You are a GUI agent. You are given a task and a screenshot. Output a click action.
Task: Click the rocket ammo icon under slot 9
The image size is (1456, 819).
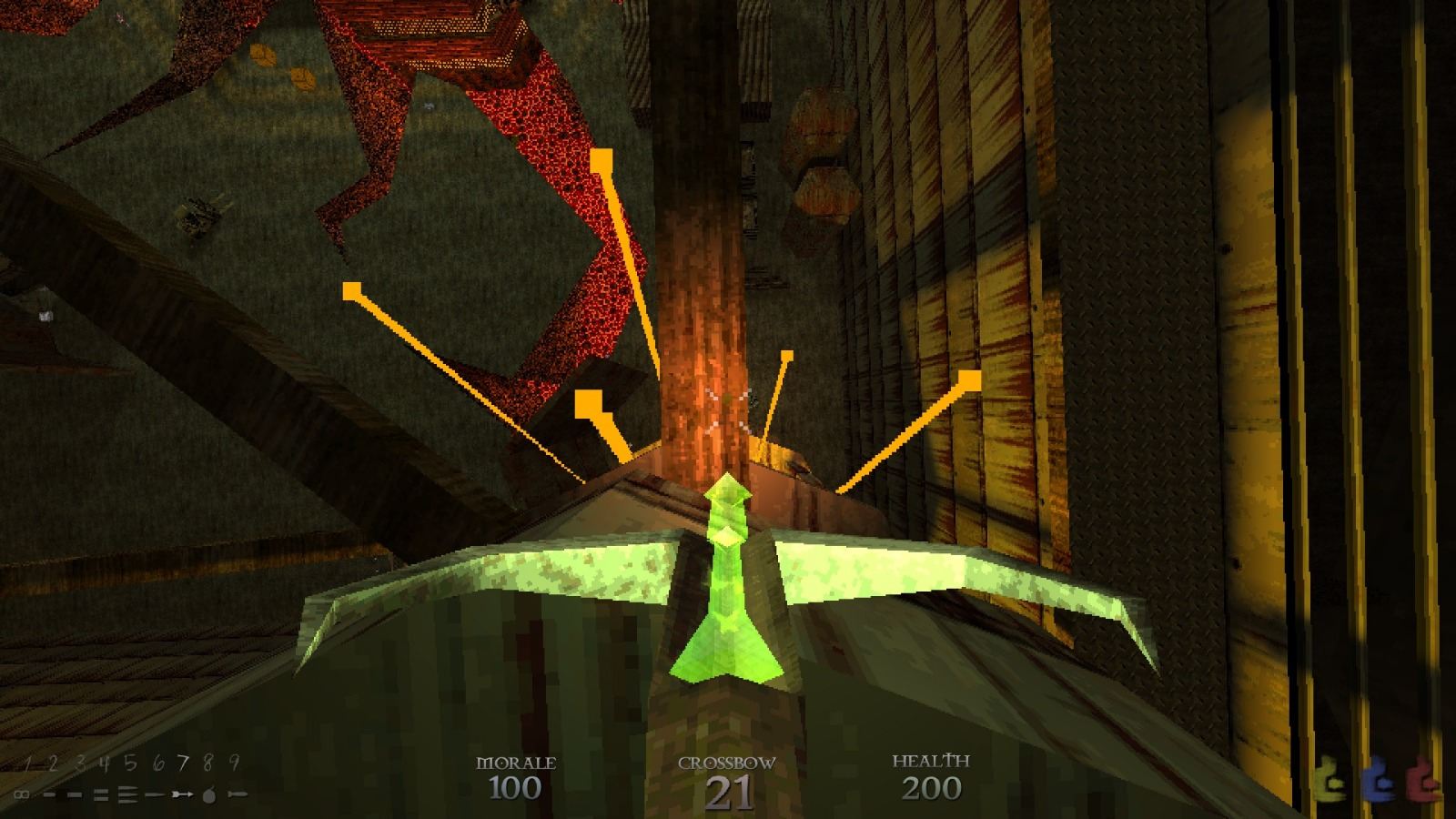237,794
